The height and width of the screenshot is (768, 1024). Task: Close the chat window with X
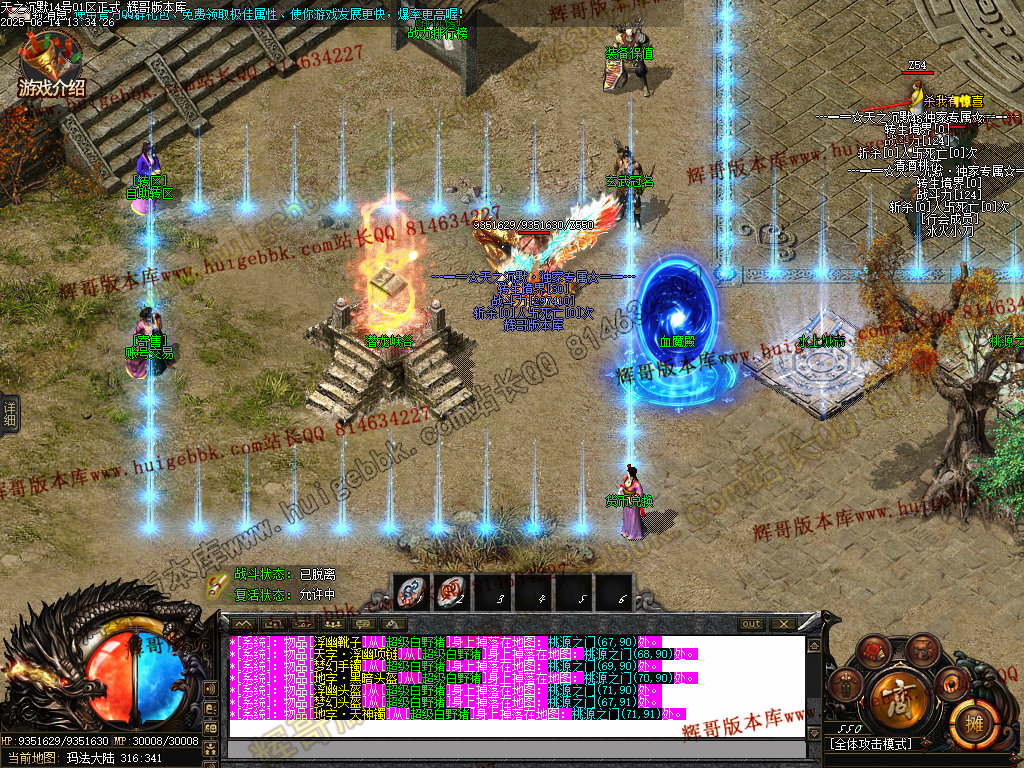tap(783, 624)
